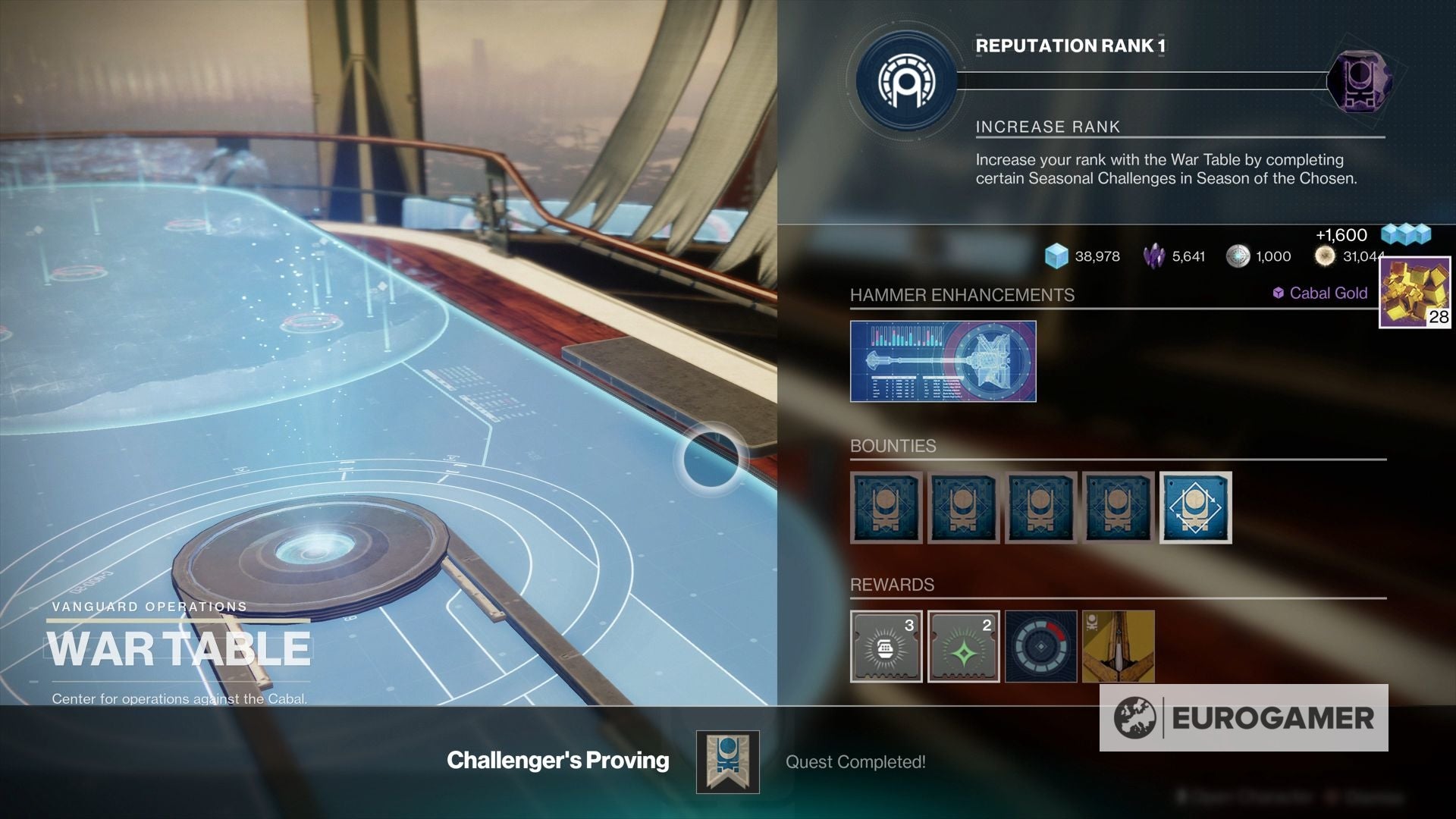Select the gold weapon reward item
The width and height of the screenshot is (1456, 819).
point(1119,647)
